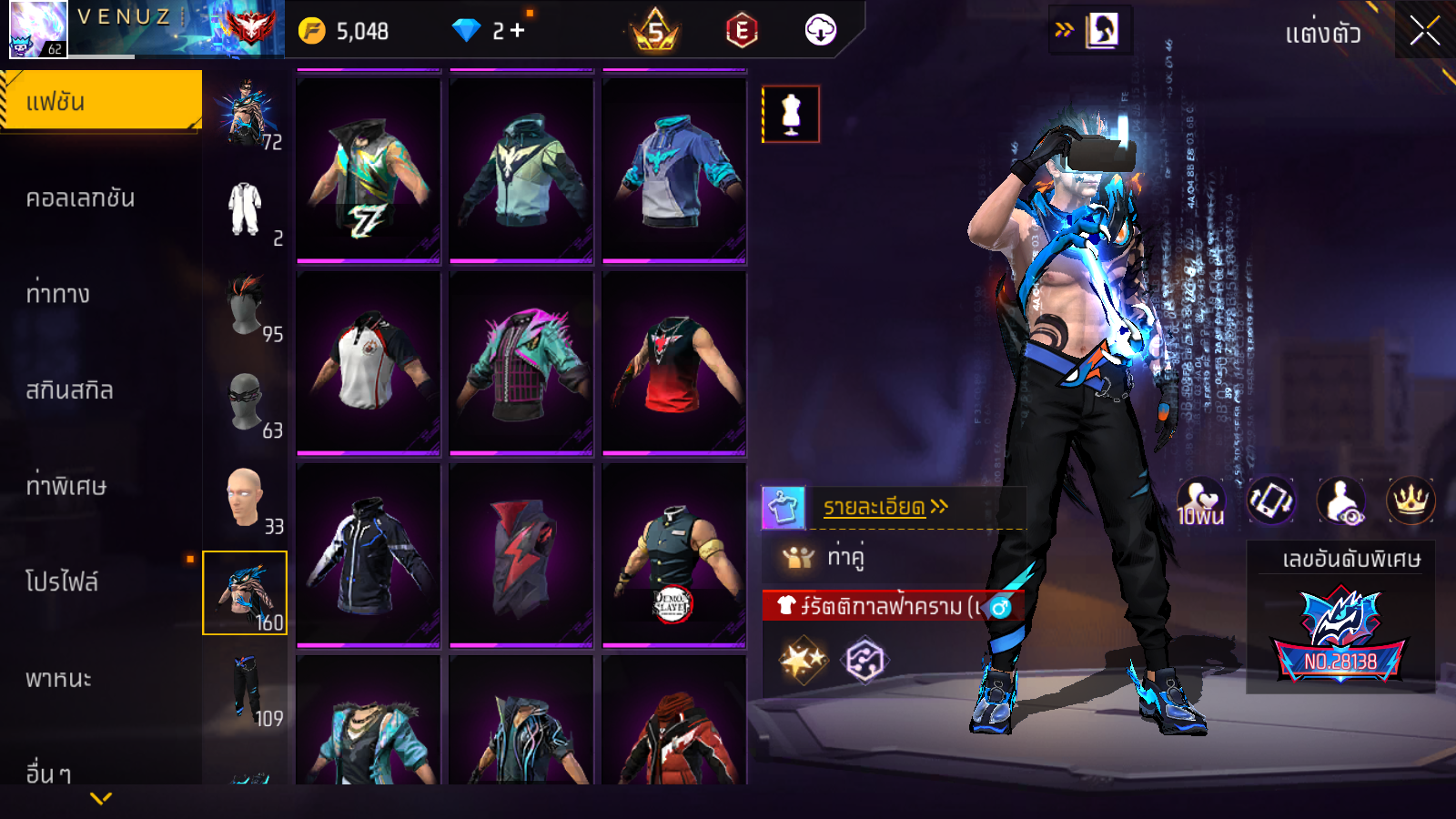The image size is (1456, 819).
Task: Go to the พาหนะ section
Action: click(x=59, y=679)
